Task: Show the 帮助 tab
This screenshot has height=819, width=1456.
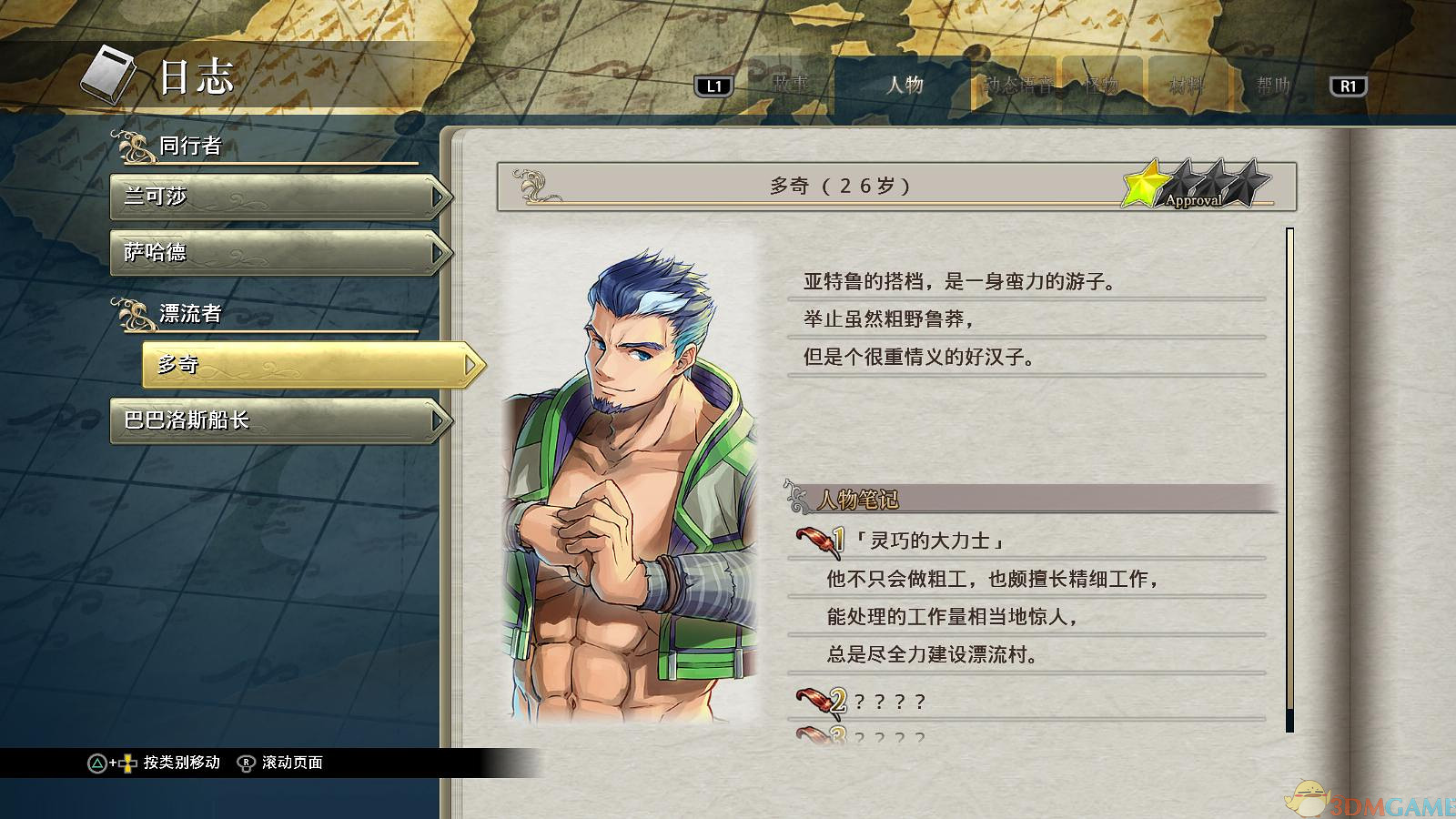Action: pos(1273,85)
